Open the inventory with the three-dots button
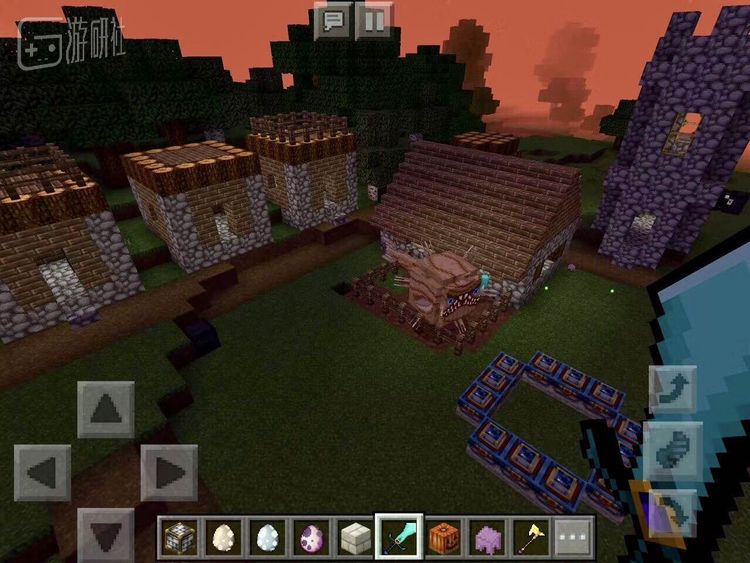 click(574, 538)
